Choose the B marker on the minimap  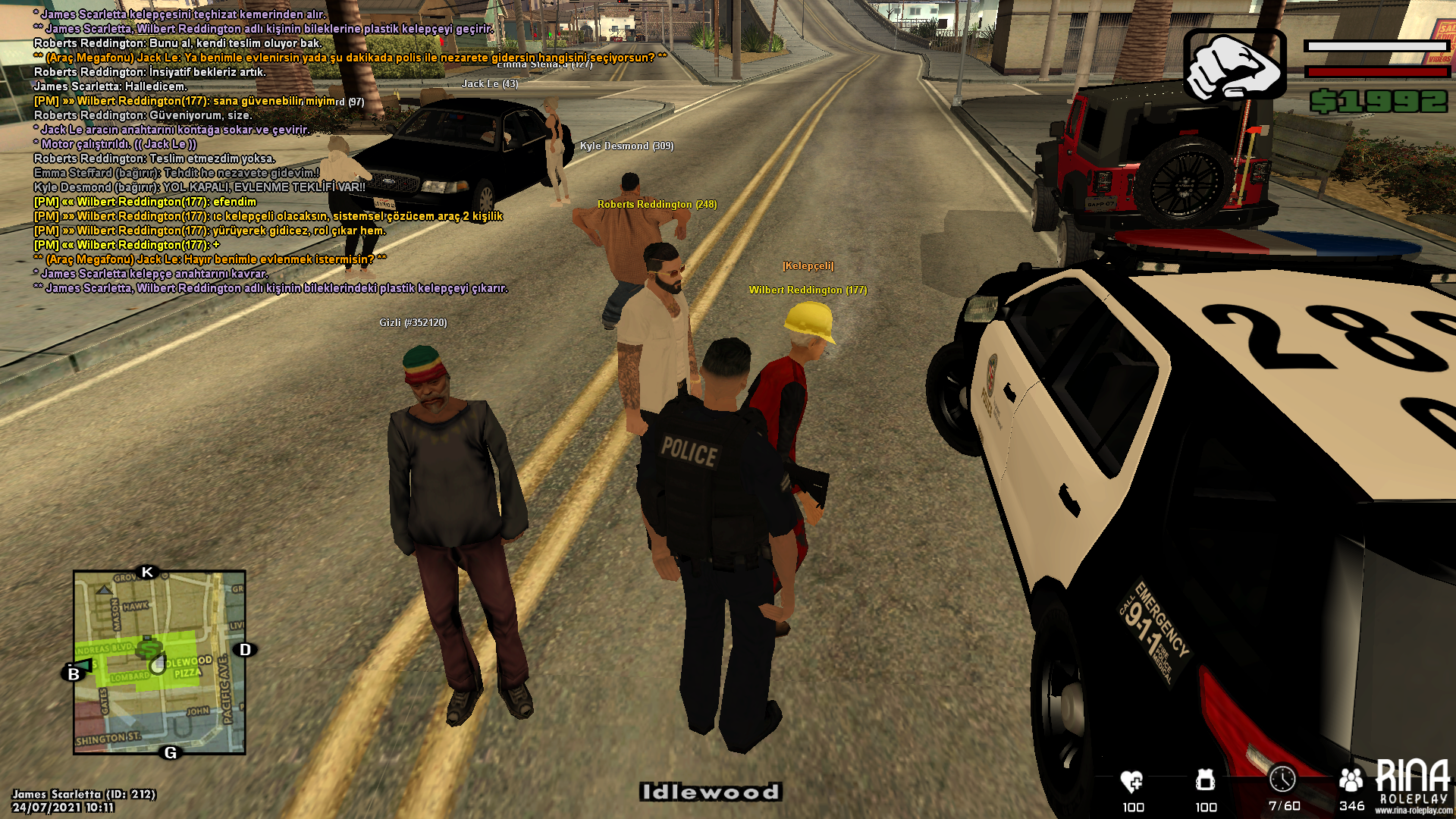click(74, 673)
